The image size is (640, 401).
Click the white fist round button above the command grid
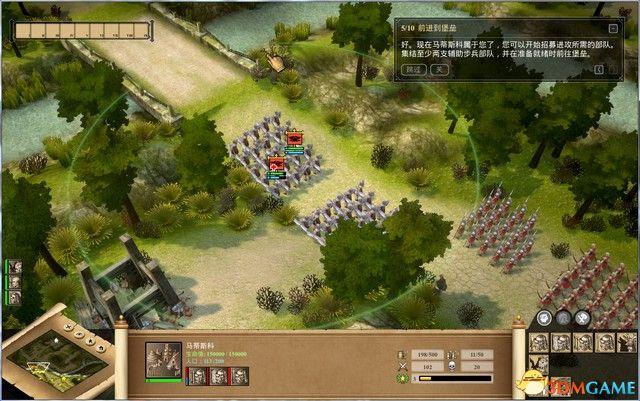[x=543, y=319]
